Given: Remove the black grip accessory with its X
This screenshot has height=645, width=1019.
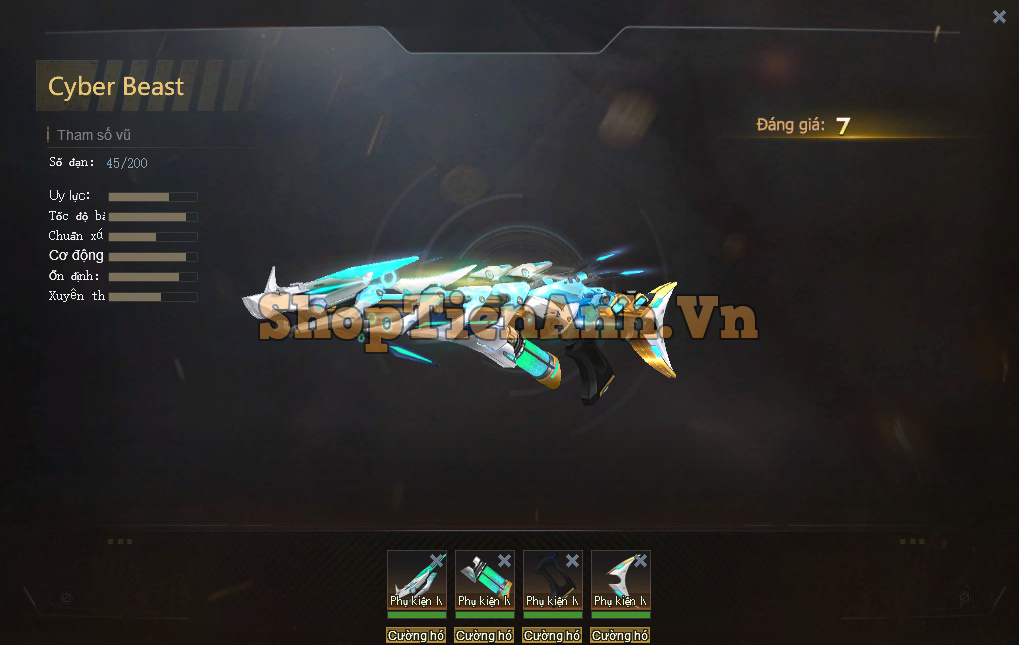Looking at the screenshot, I should pos(572,561).
